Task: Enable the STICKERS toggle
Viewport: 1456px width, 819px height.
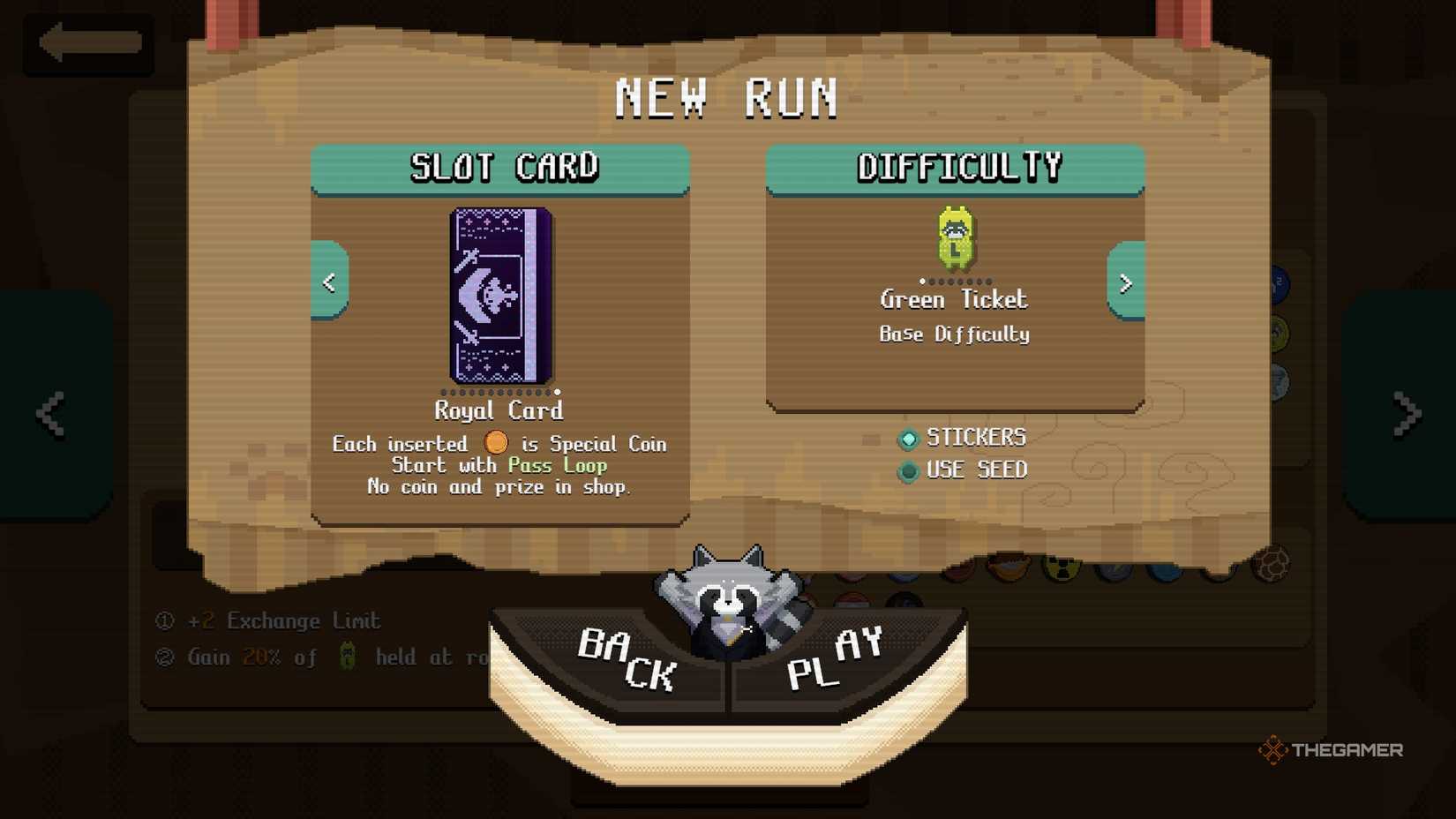Action: (x=908, y=439)
